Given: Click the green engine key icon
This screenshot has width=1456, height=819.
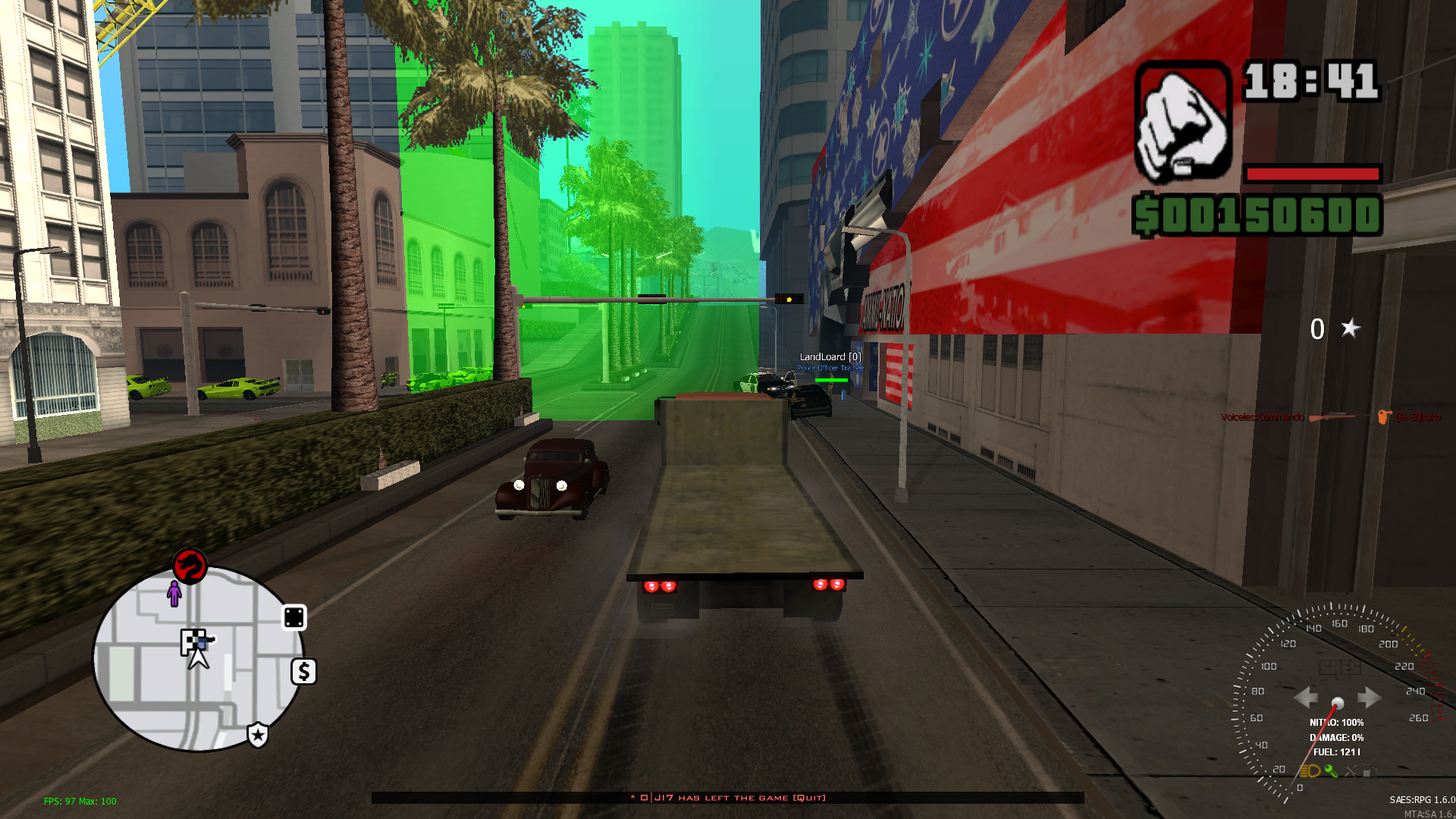Looking at the screenshot, I should (x=1332, y=770).
